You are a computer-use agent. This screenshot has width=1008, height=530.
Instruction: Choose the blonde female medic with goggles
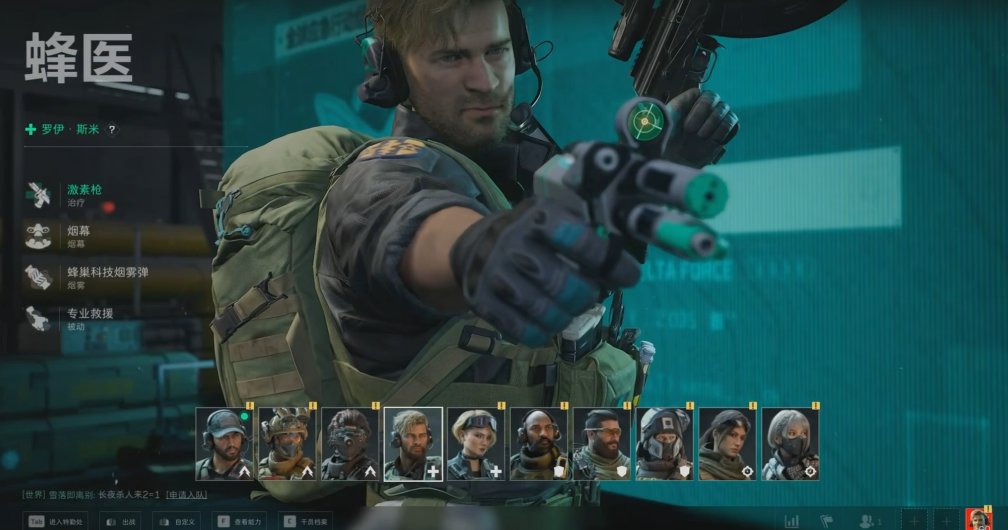pyautogui.click(x=476, y=444)
